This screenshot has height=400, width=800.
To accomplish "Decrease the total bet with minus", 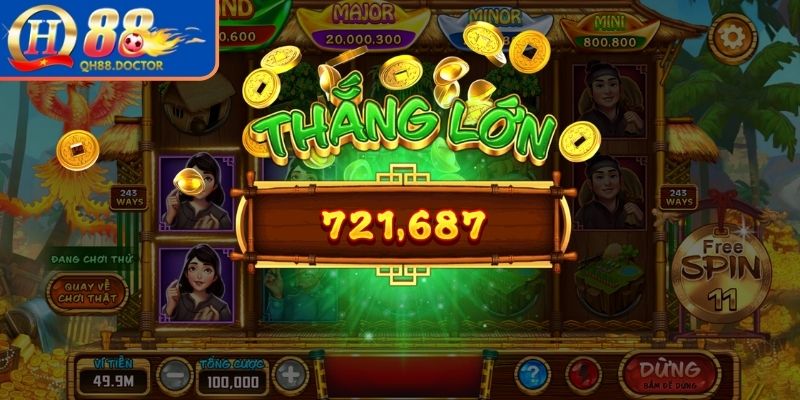I will pyautogui.click(x=174, y=377).
